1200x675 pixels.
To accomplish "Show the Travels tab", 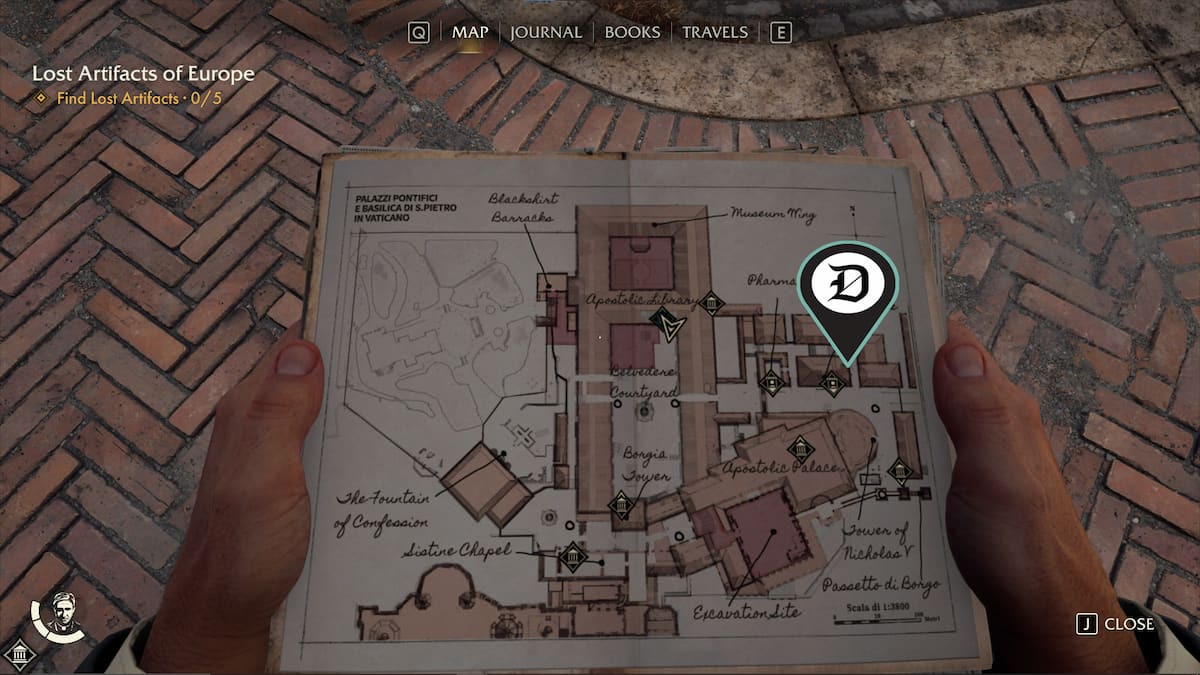I will (714, 32).
